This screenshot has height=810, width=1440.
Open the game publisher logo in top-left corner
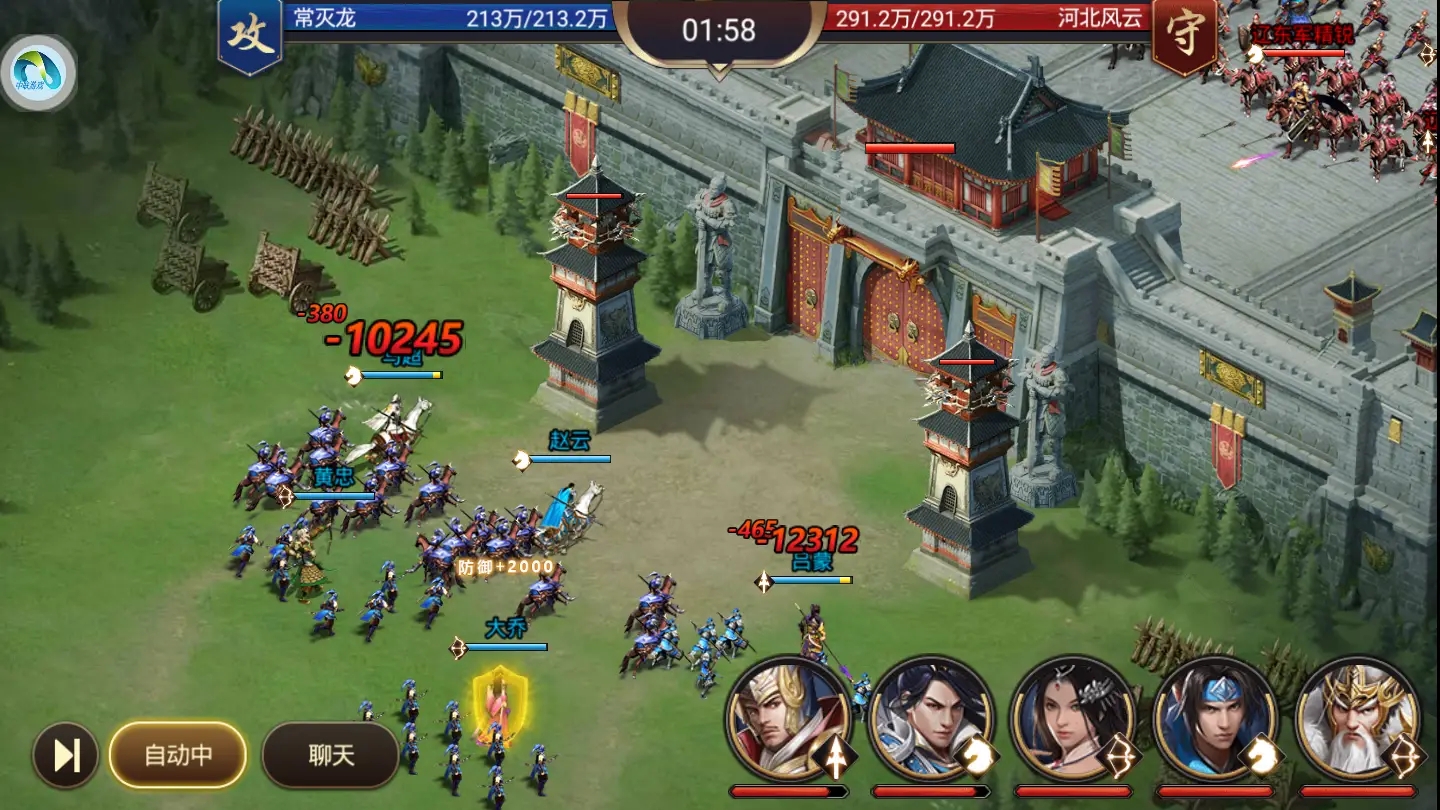42,66
